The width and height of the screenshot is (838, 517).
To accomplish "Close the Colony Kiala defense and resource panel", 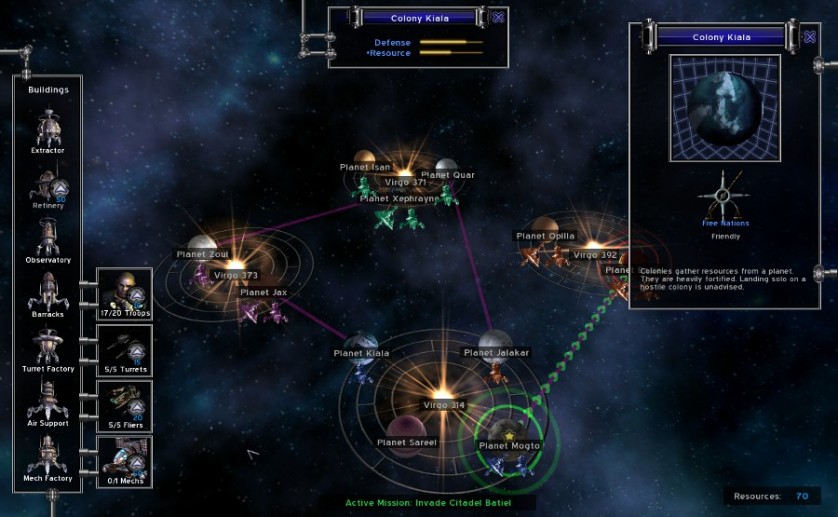I will 499,17.
